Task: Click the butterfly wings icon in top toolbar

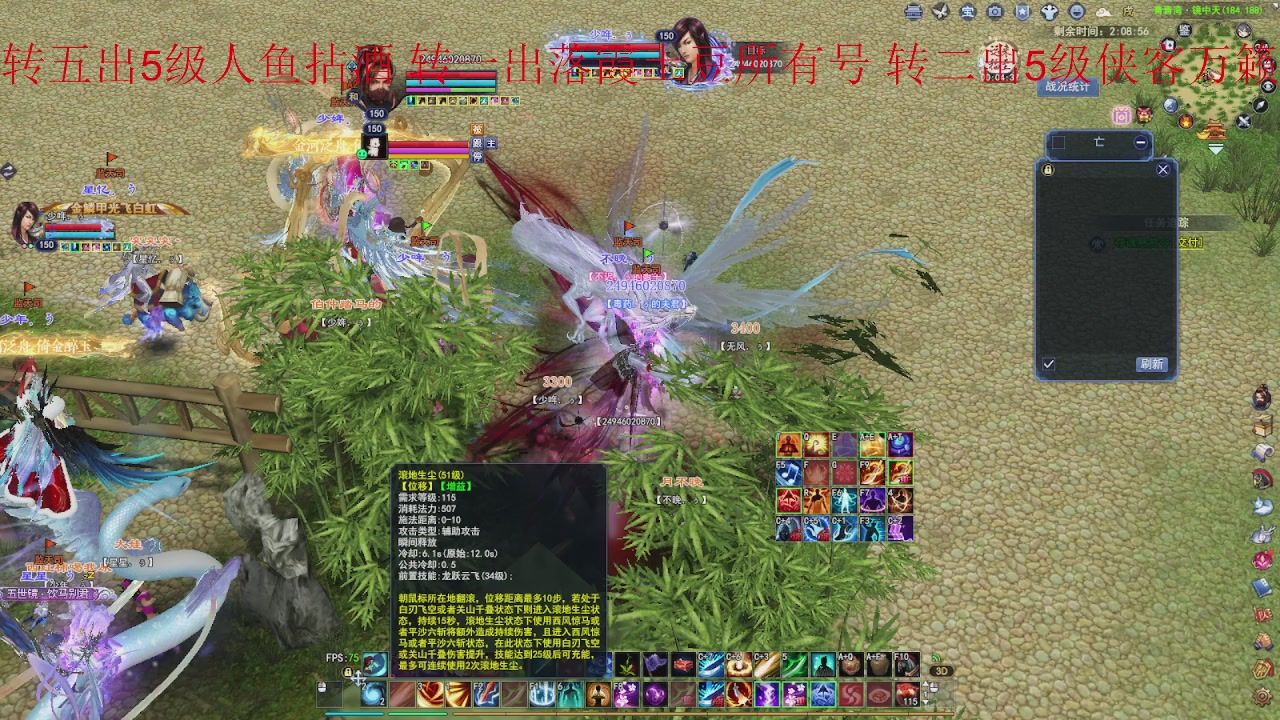Action: pos(940,14)
